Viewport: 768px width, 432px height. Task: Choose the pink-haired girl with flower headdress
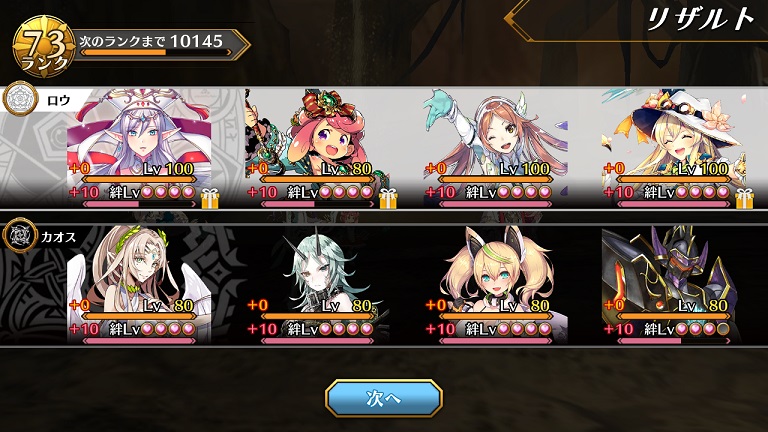tap(317, 147)
